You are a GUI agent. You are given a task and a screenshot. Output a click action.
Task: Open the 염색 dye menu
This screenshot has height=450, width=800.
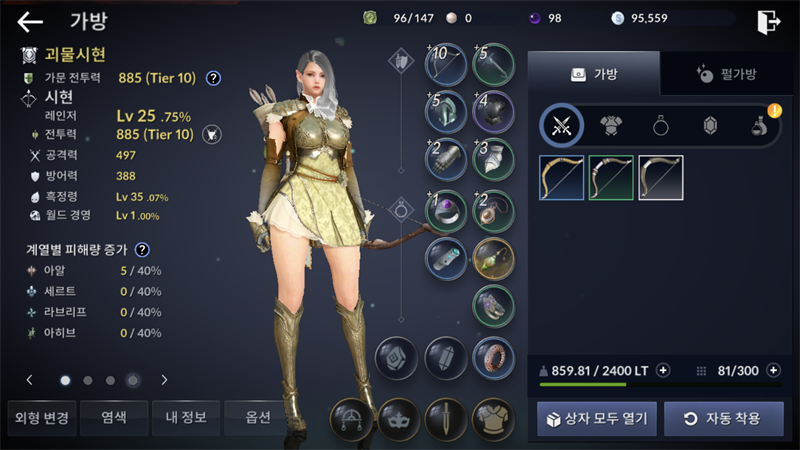(x=114, y=417)
